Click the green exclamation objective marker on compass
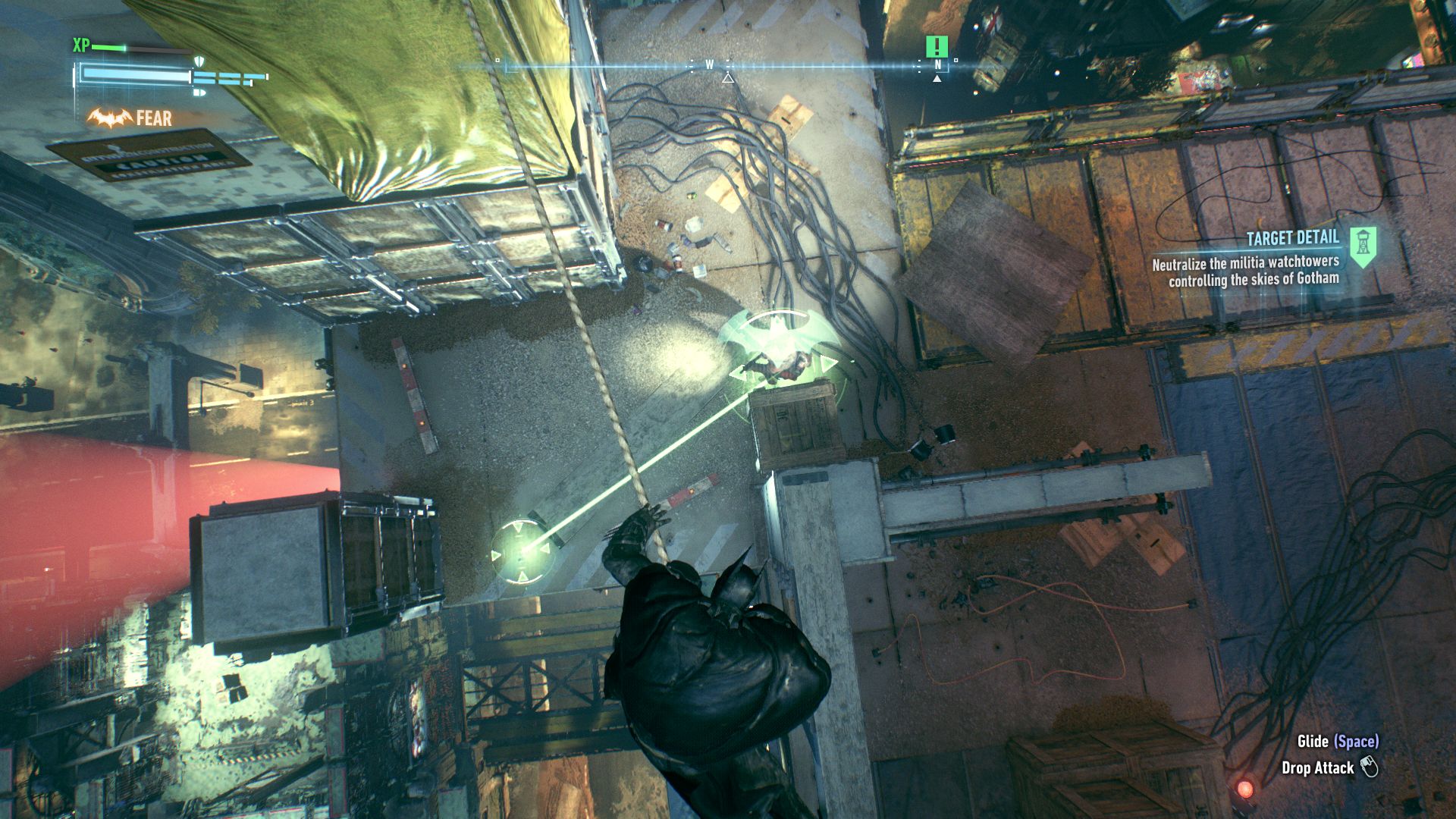This screenshot has height=819, width=1456. click(x=937, y=47)
